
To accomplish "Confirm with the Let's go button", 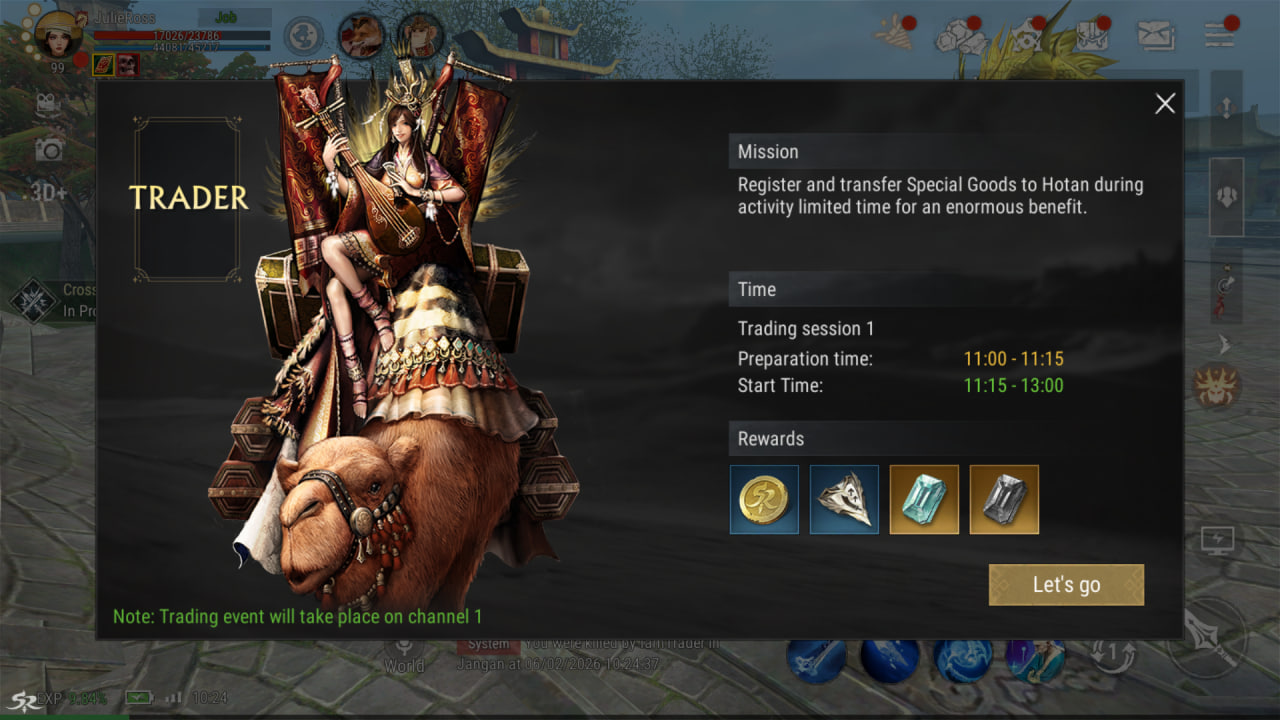I will click(1066, 585).
